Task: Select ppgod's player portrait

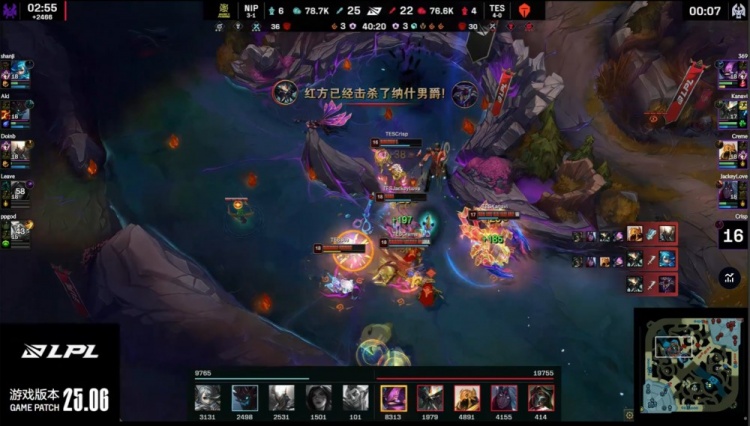Action: (20, 229)
